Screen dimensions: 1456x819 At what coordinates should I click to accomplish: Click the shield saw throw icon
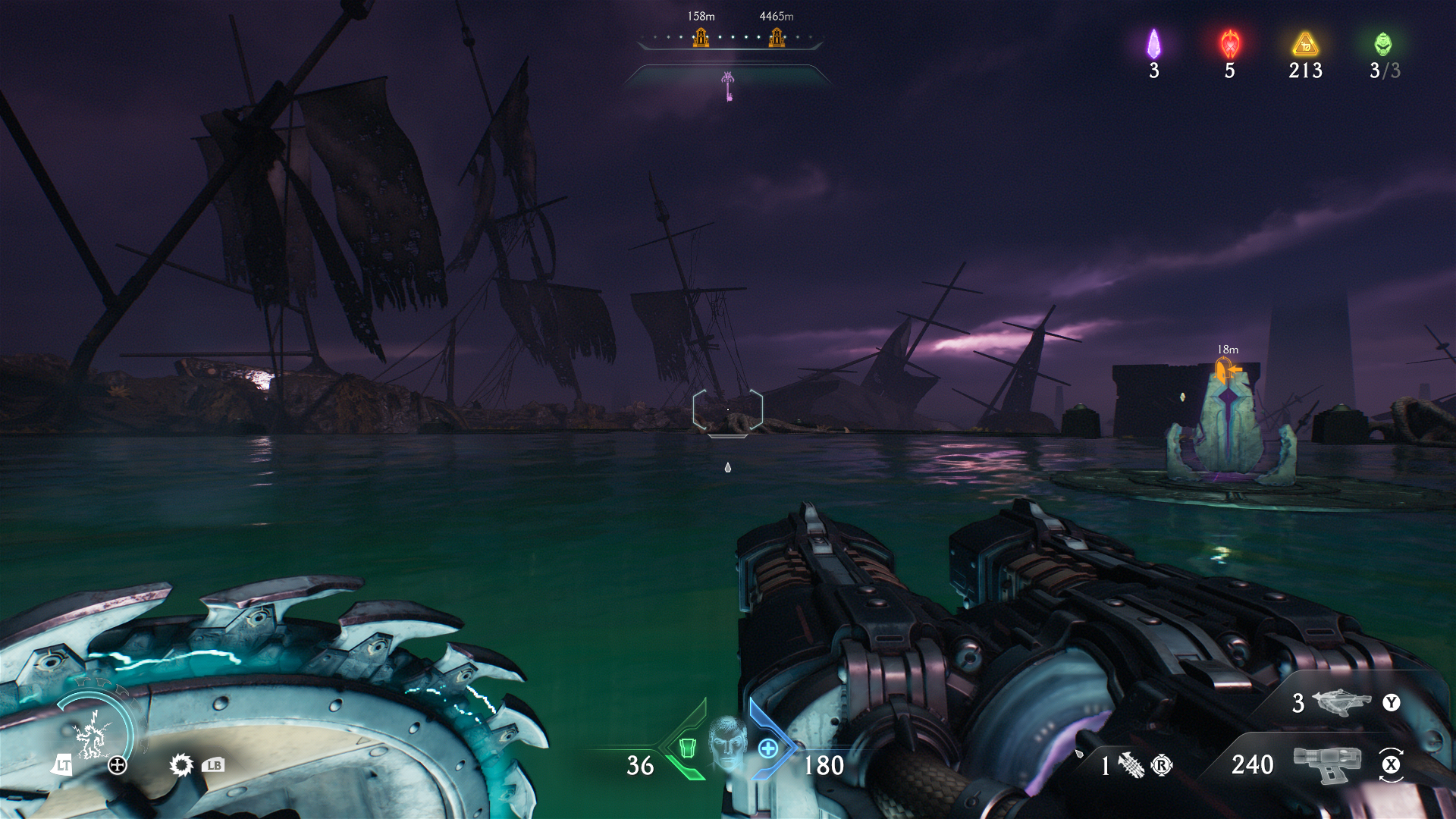[182, 764]
